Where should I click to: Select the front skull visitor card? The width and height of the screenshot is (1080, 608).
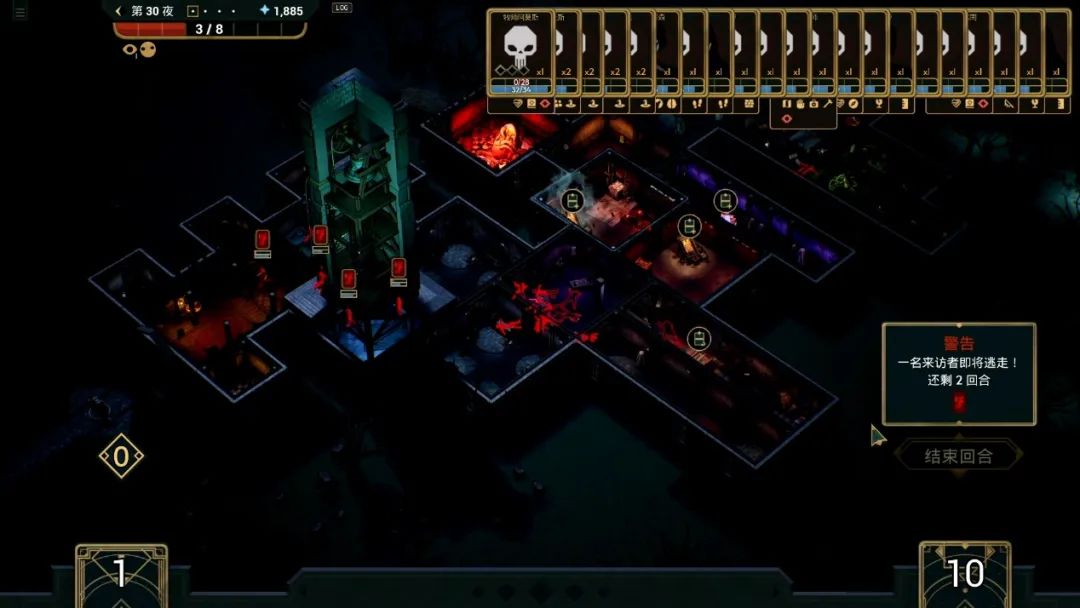(x=520, y=54)
